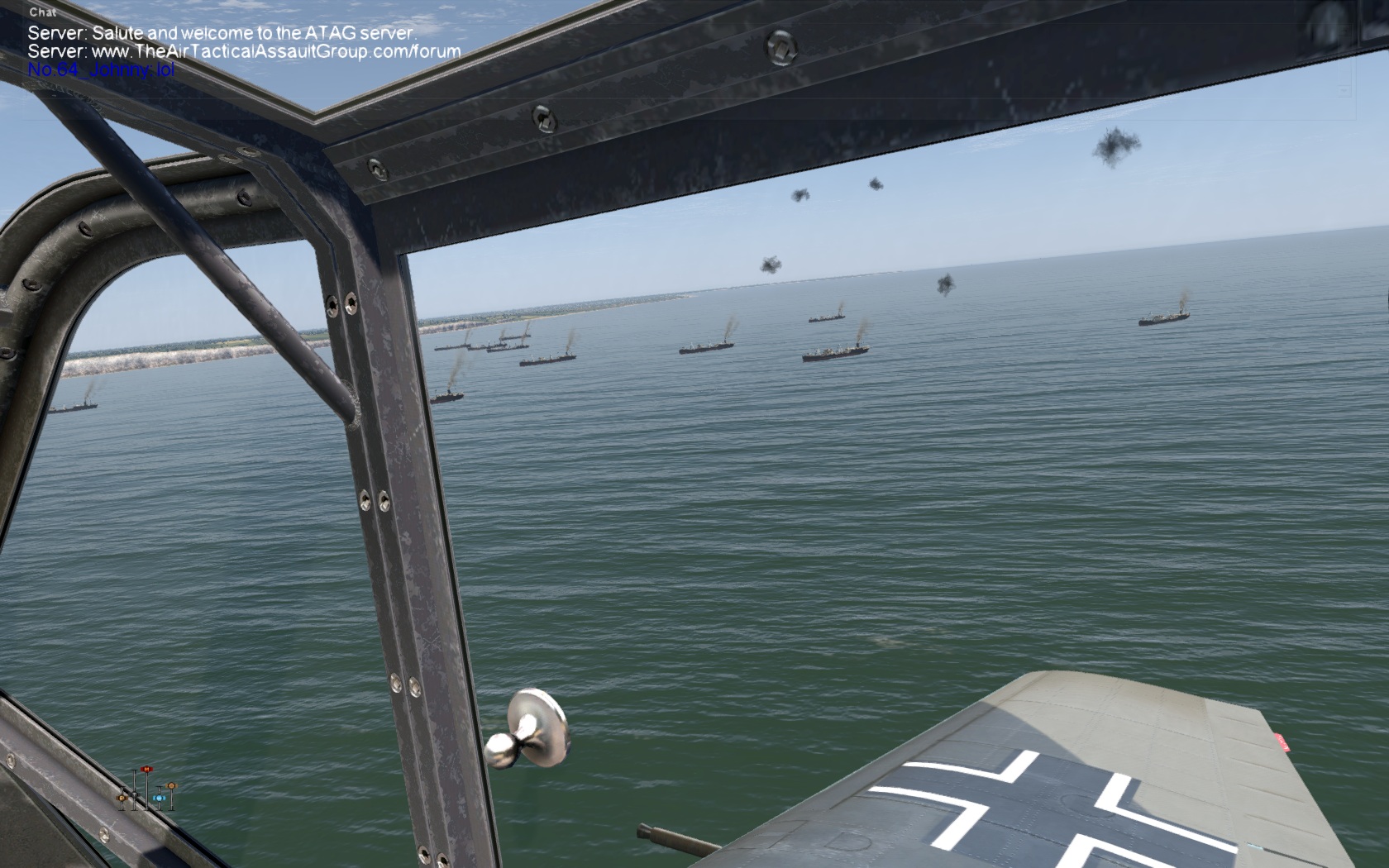
Task: Click the Chat window title
Action: click(x=43, y=12)
